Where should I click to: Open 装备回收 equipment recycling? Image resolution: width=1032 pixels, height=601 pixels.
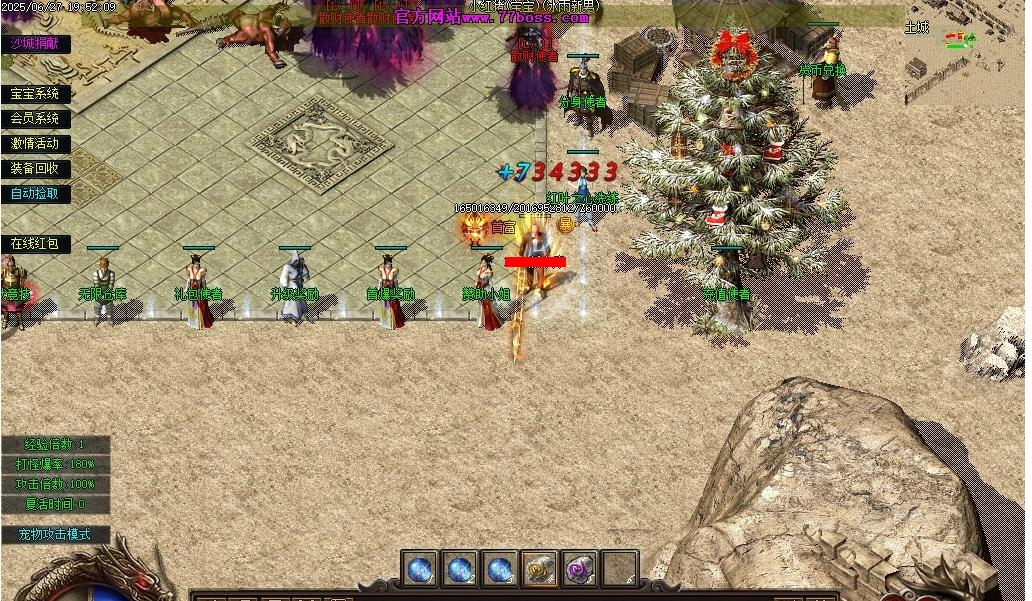(35, 169)
